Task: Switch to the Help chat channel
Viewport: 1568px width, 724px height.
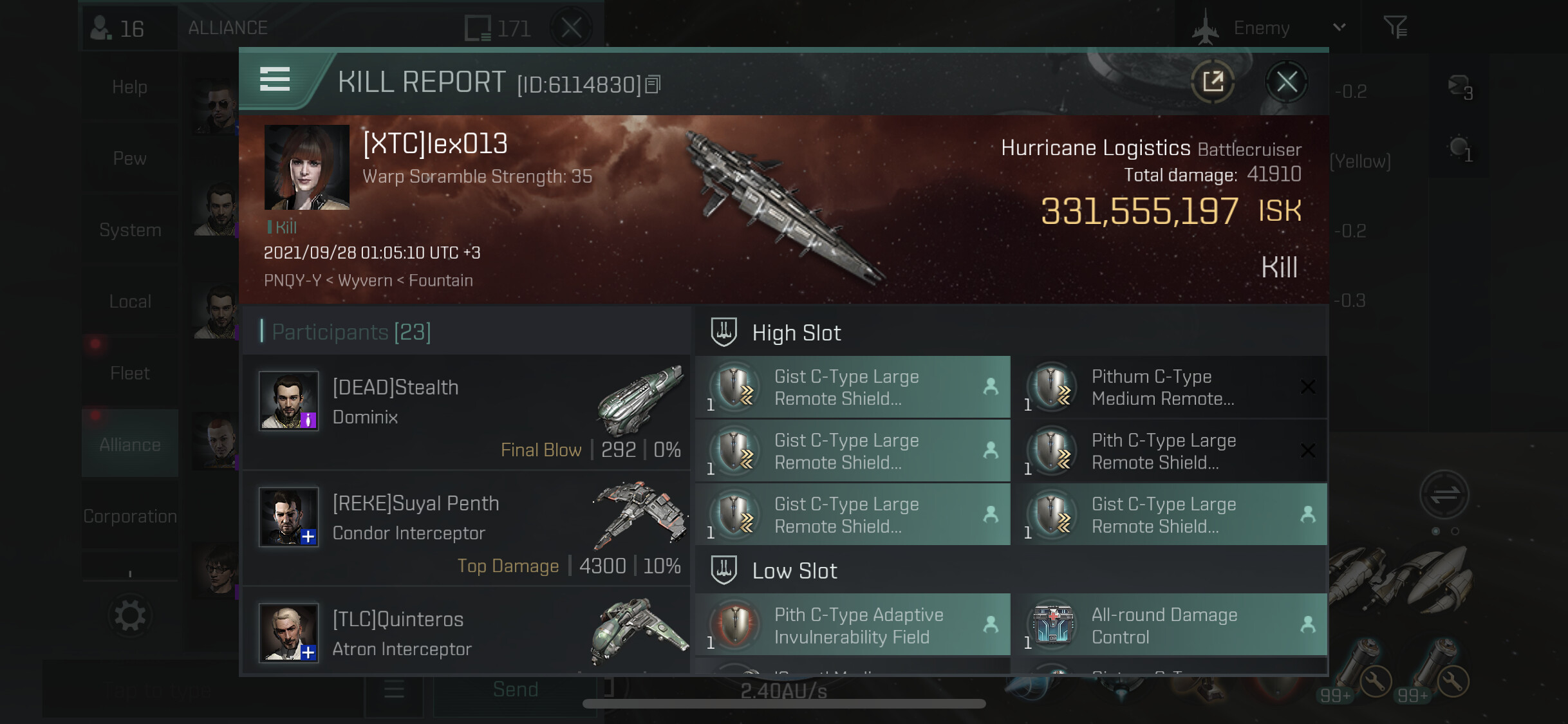Action: pos(130,87)
